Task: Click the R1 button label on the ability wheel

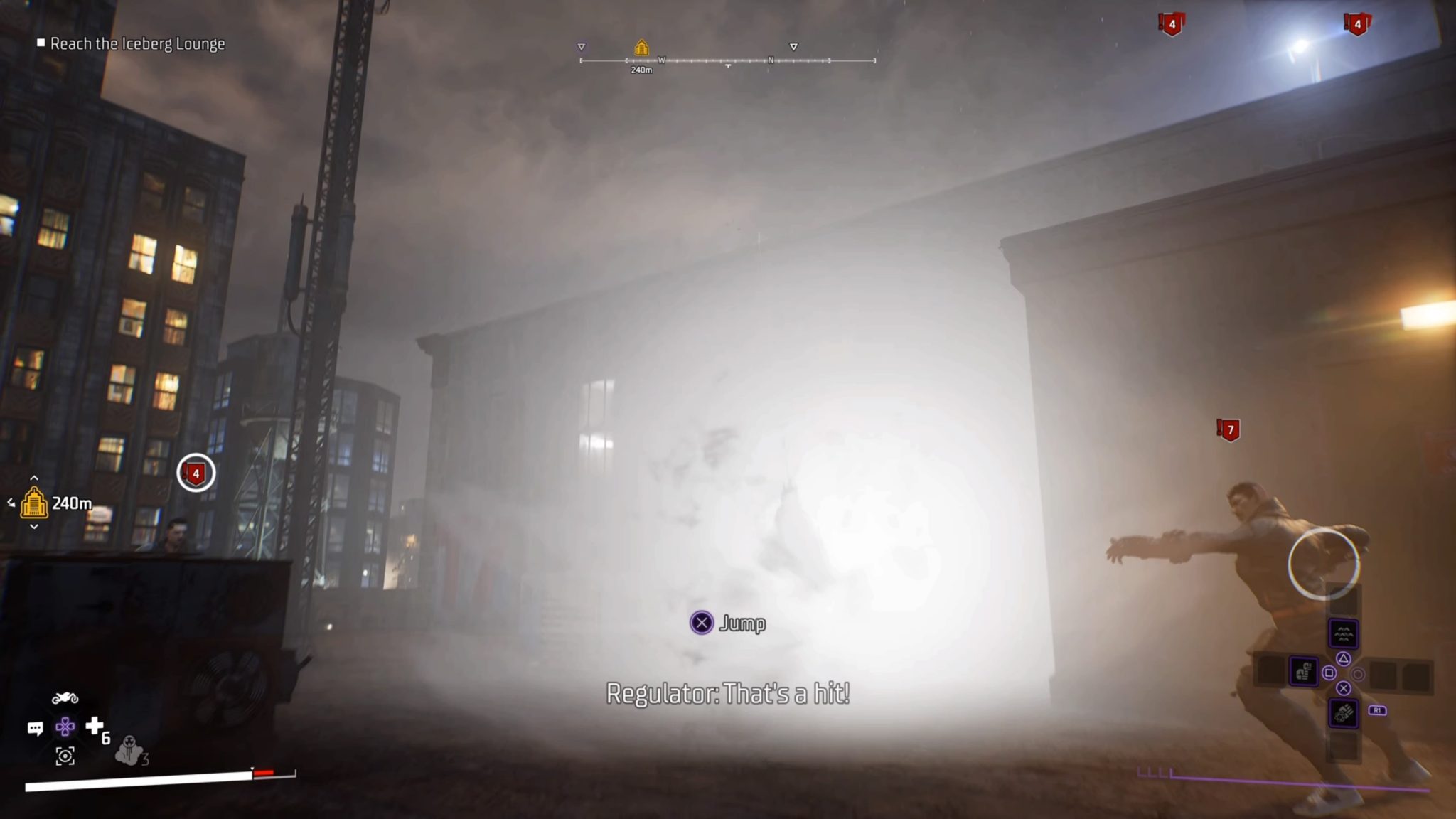Action: pos(1378,710)
